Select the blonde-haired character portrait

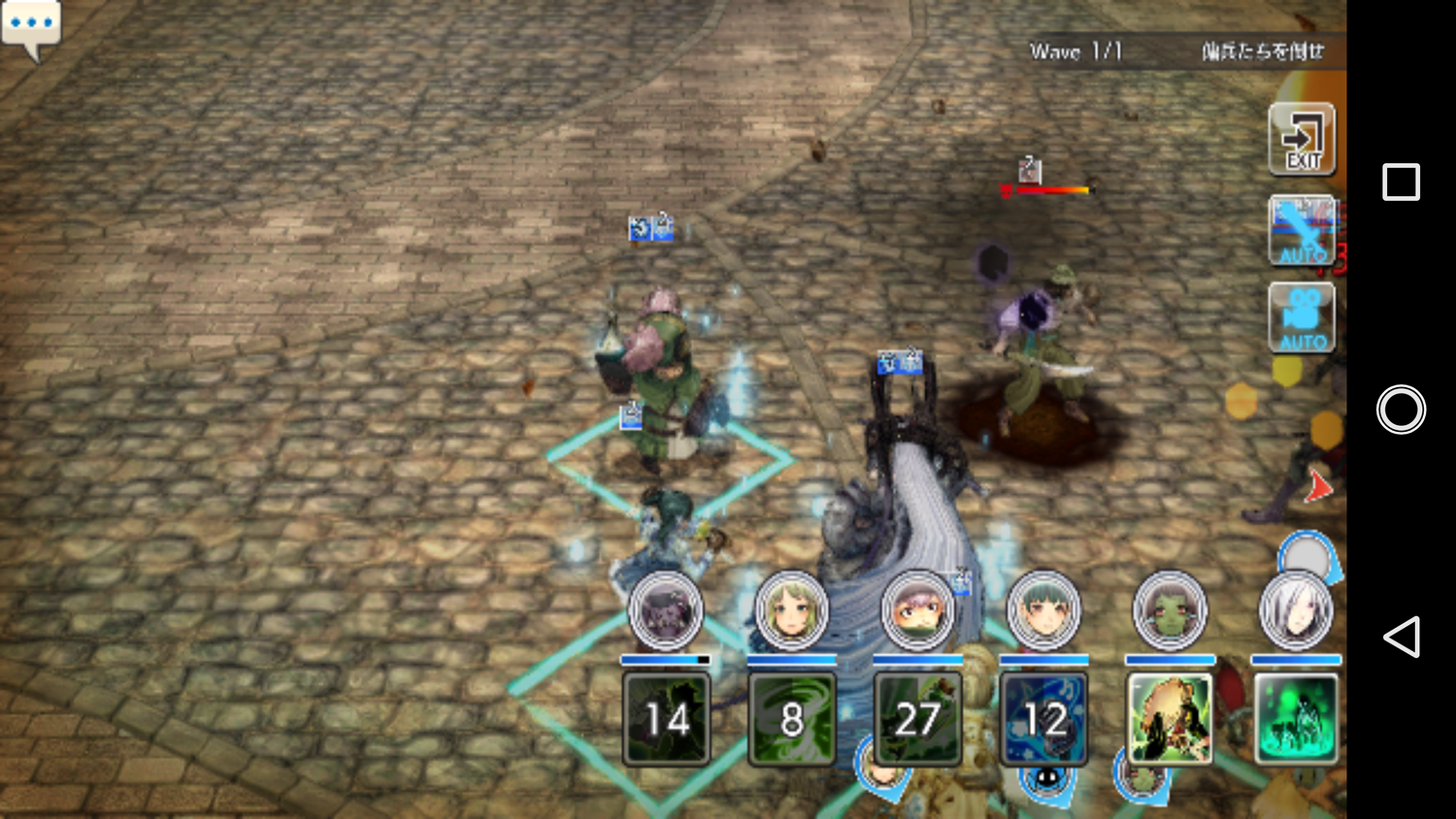tap(792, 612)
